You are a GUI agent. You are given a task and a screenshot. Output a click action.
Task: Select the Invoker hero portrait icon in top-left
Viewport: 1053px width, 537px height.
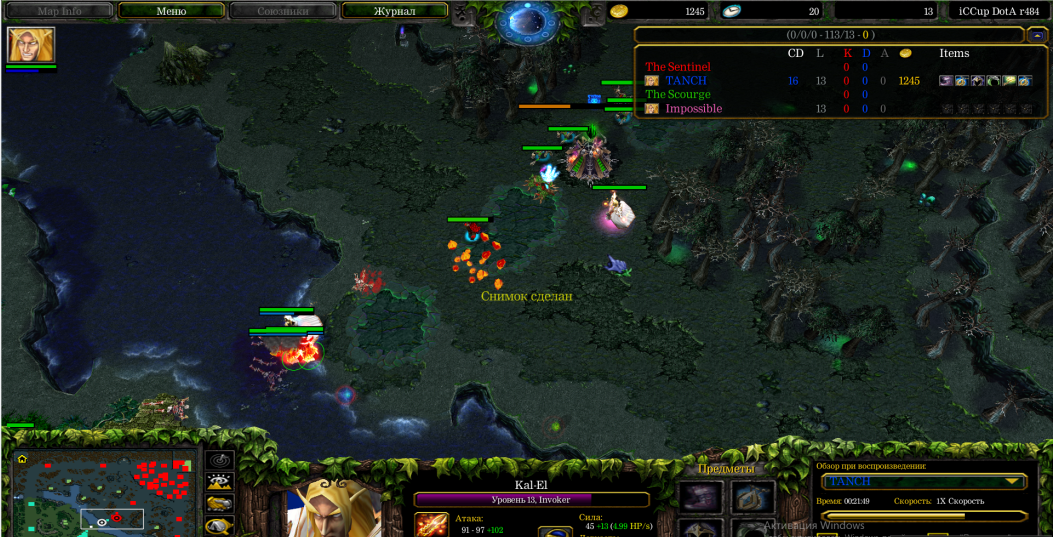coord(31,45)
